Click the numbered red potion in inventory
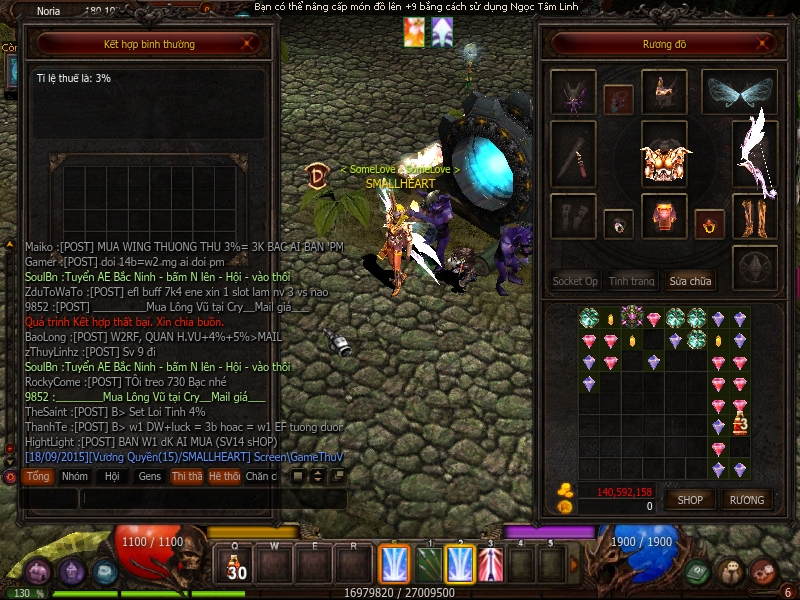This screenshot has width=800, height=600. (x=740, y=424)
